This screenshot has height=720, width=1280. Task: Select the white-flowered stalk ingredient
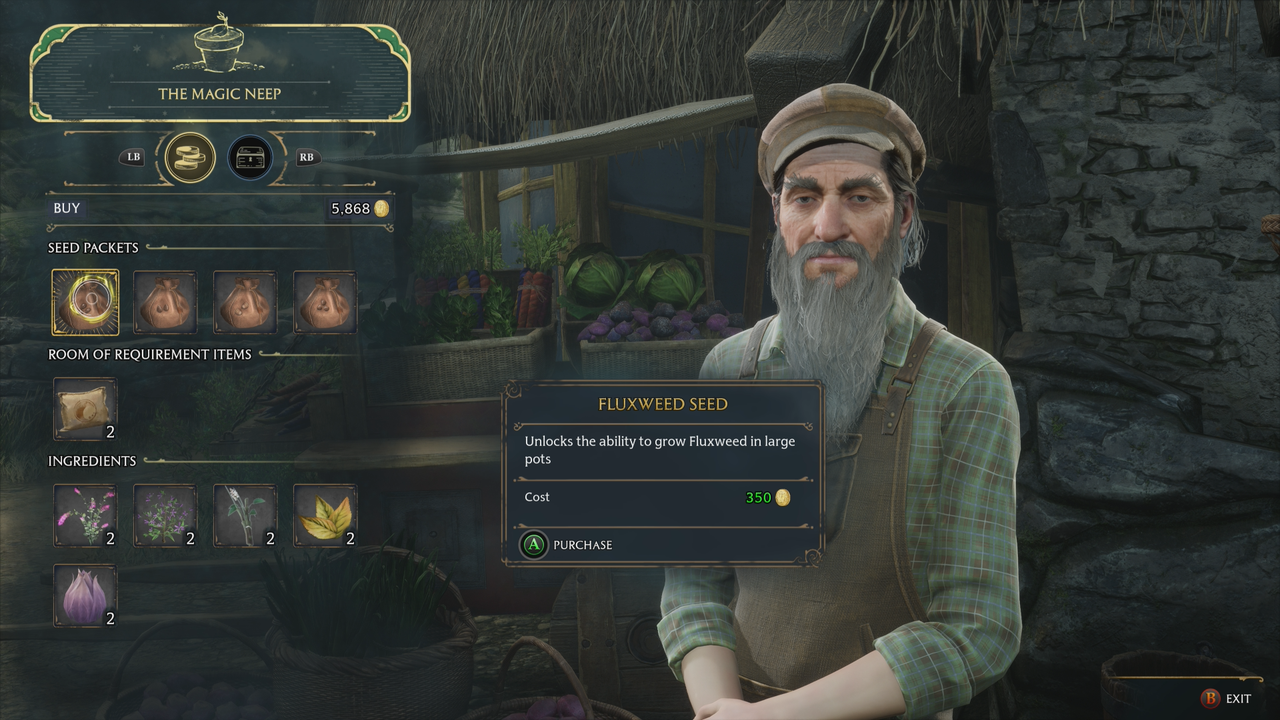(x=245, y=515)
